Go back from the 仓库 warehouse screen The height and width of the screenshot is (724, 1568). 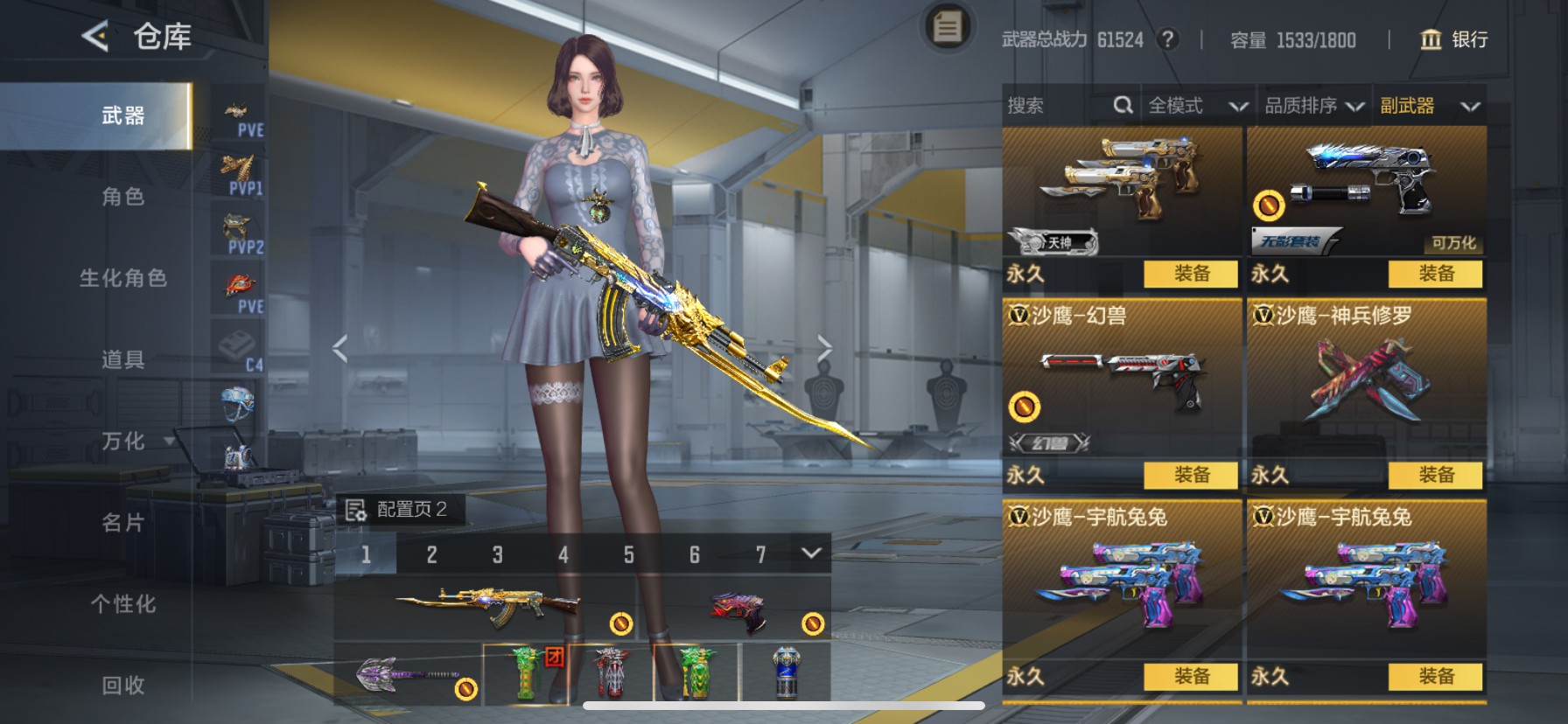point(95,37)
